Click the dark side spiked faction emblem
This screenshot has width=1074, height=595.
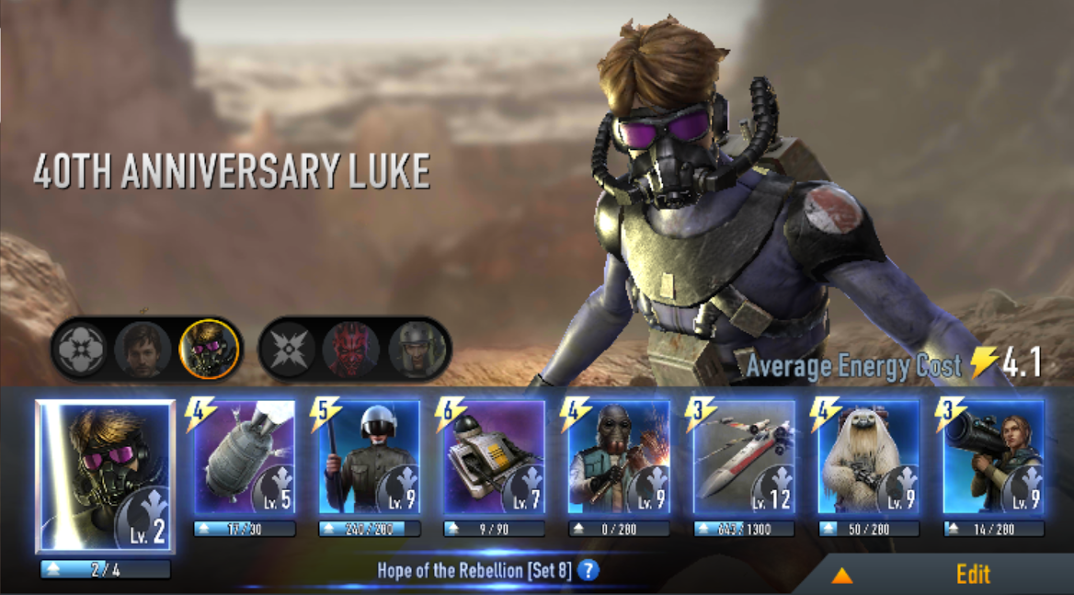tap(286, 350)
